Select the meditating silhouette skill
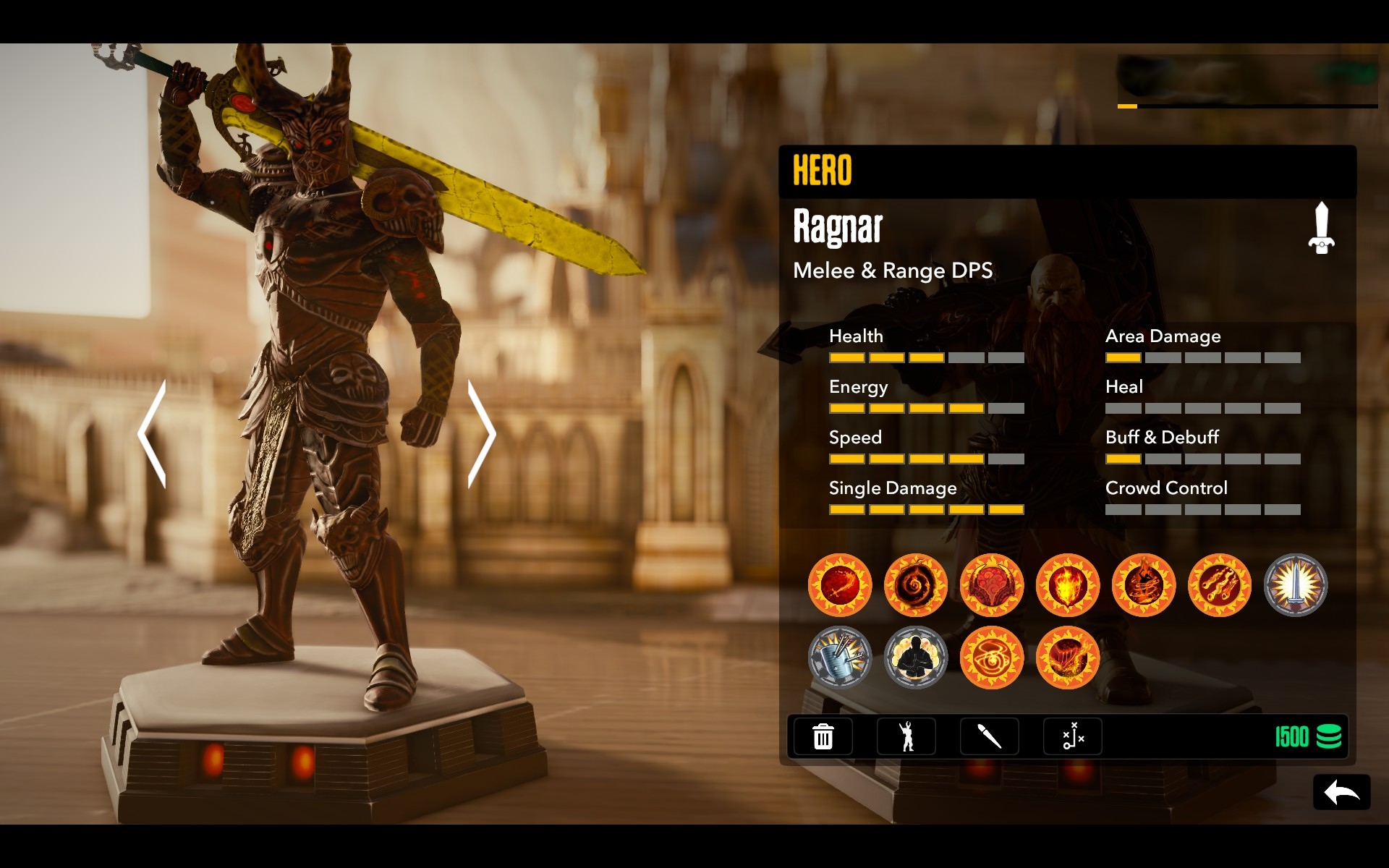Viewport: 1389px width, 868px height. pyautogui.click(x=916, y=658)
